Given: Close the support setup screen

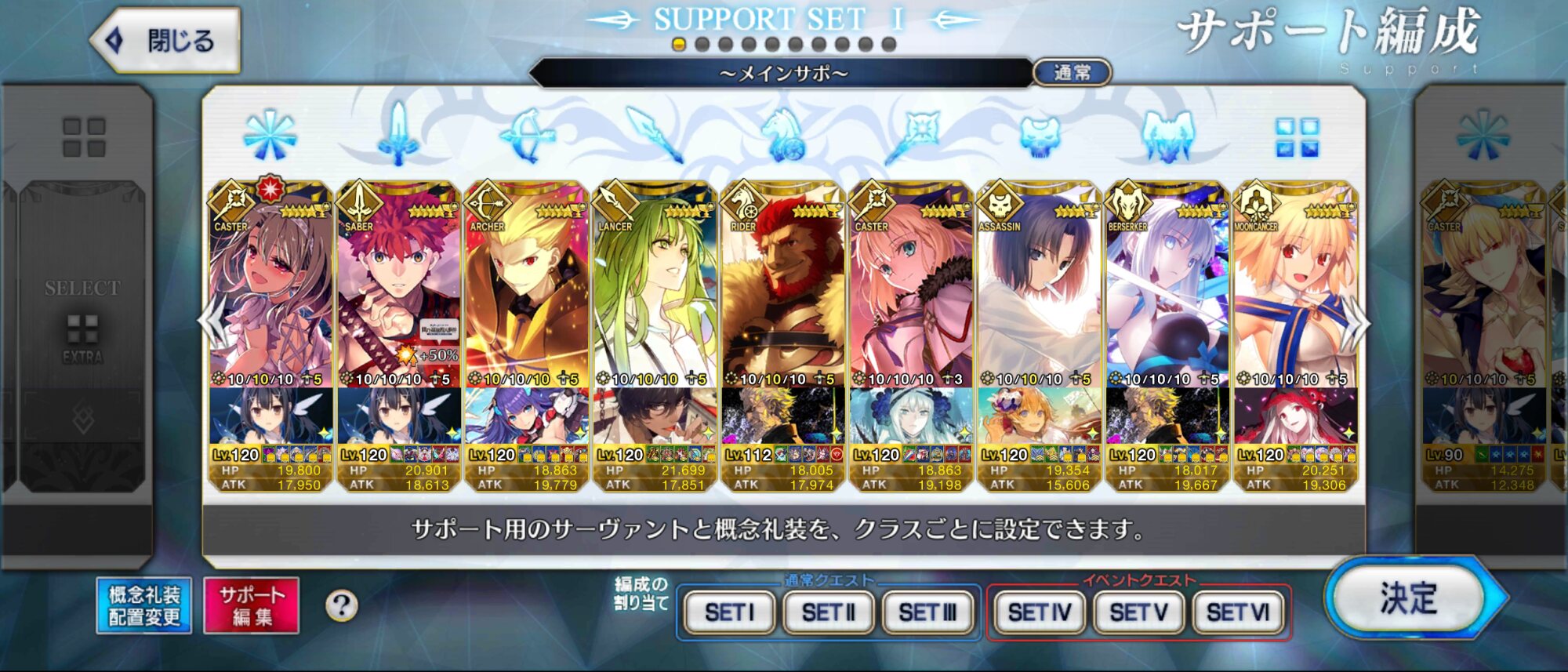Looking at the screenshot, I should [x=166, y=40].
